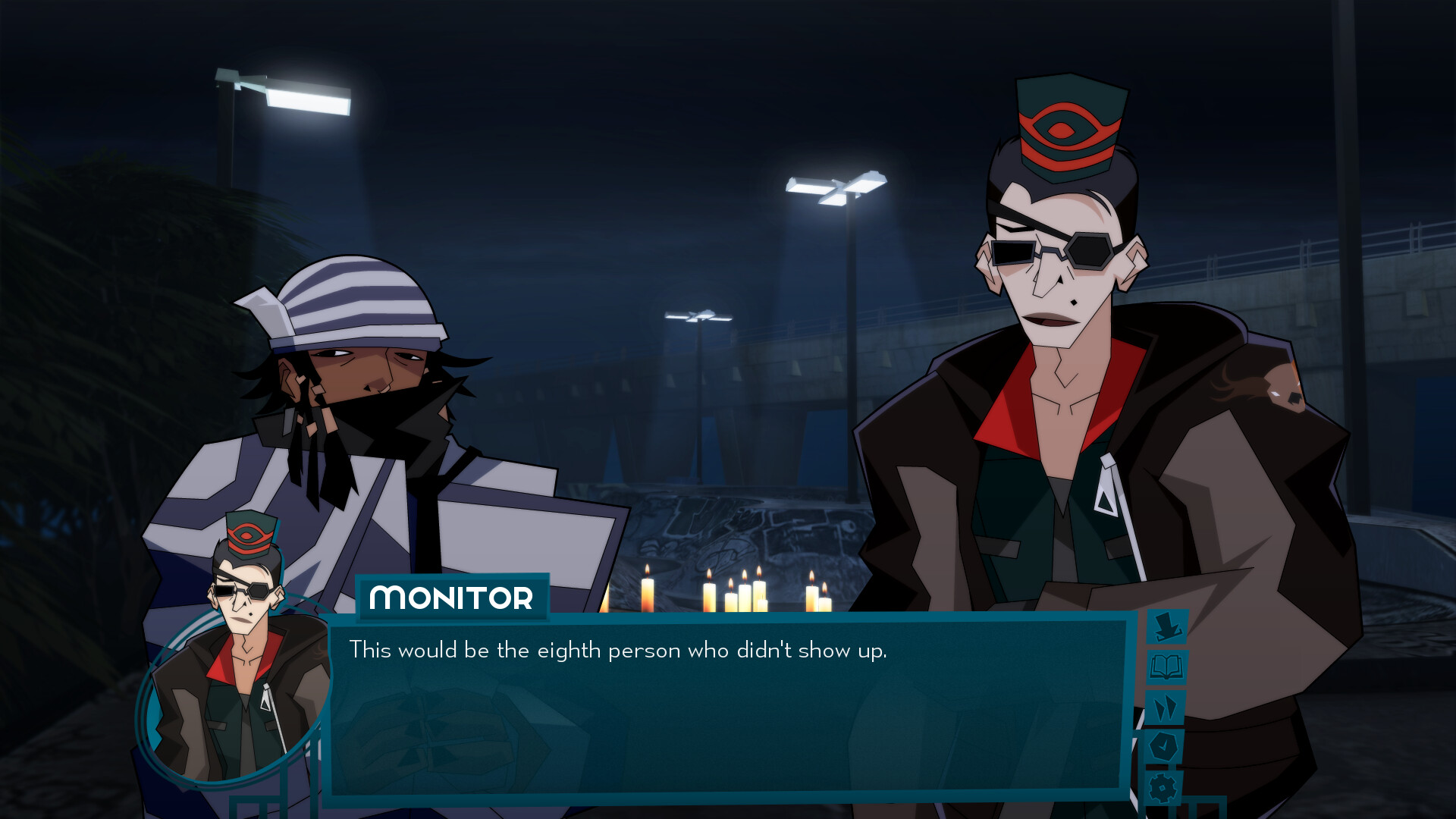Click the gear icon to adjust options
The image size is (1456, 819).
[1162, 789]
